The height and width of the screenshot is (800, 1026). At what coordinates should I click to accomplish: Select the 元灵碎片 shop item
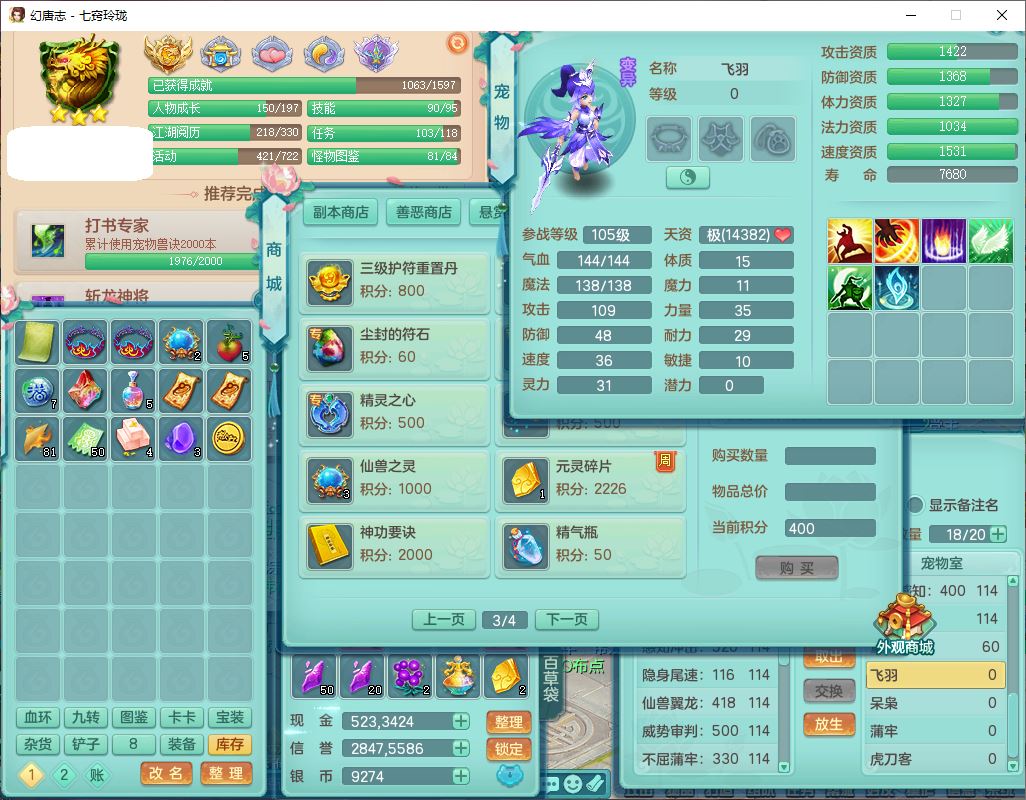coord(591,480)
